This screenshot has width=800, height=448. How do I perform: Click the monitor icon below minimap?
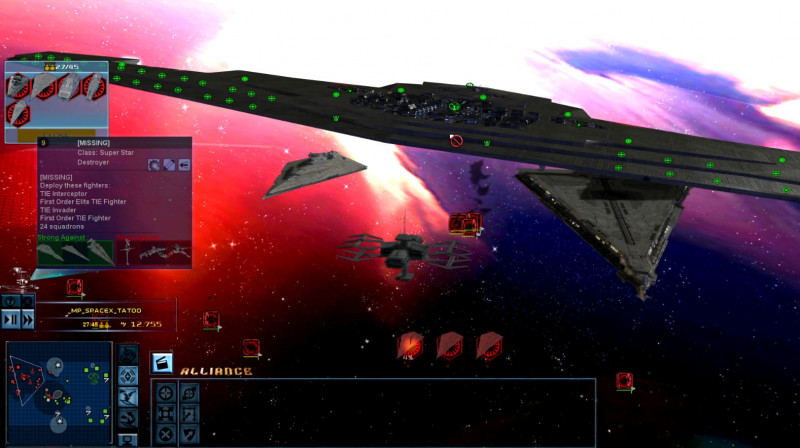127,439
